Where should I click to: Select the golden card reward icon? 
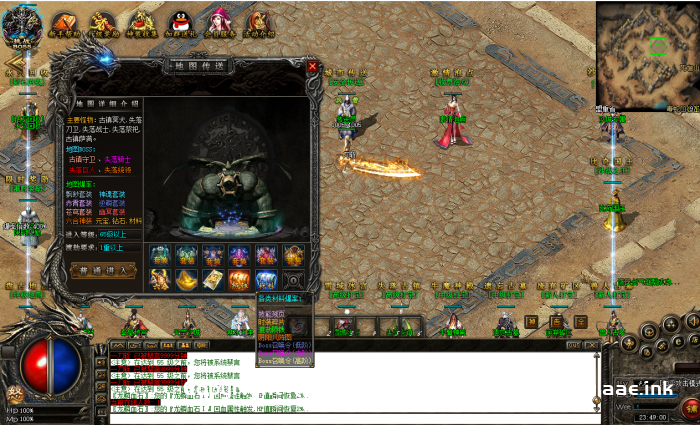tap(213, 281)
